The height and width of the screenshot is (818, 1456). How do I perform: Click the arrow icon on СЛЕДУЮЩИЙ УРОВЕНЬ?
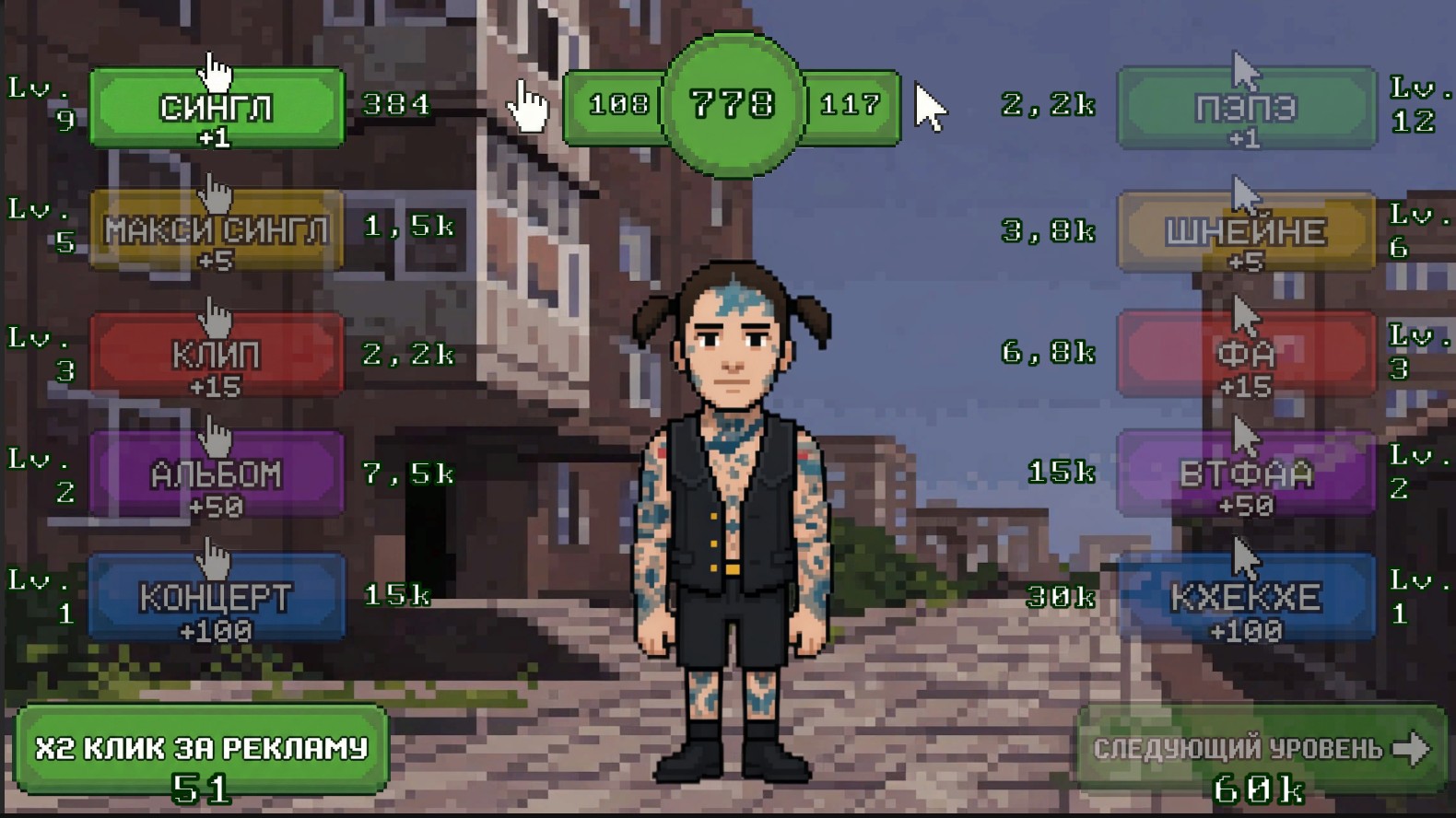[1411, 748]
